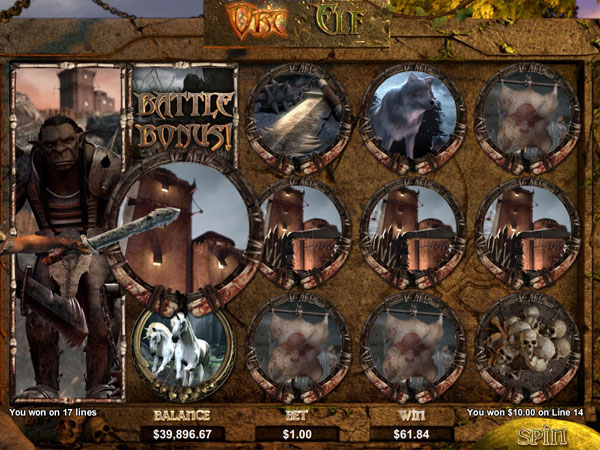Viewport: 600px width, 450px height.
Task: Select the $1.00 bet amount field
Action: [x=297, y=433]
